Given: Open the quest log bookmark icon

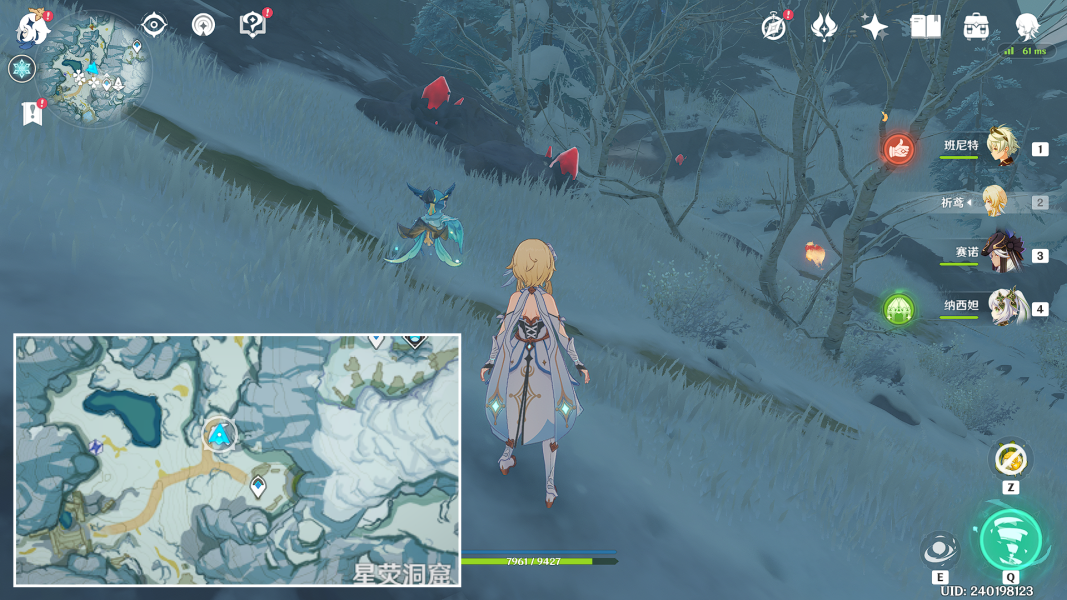Looking at the screenshot, I should point(32,113).
